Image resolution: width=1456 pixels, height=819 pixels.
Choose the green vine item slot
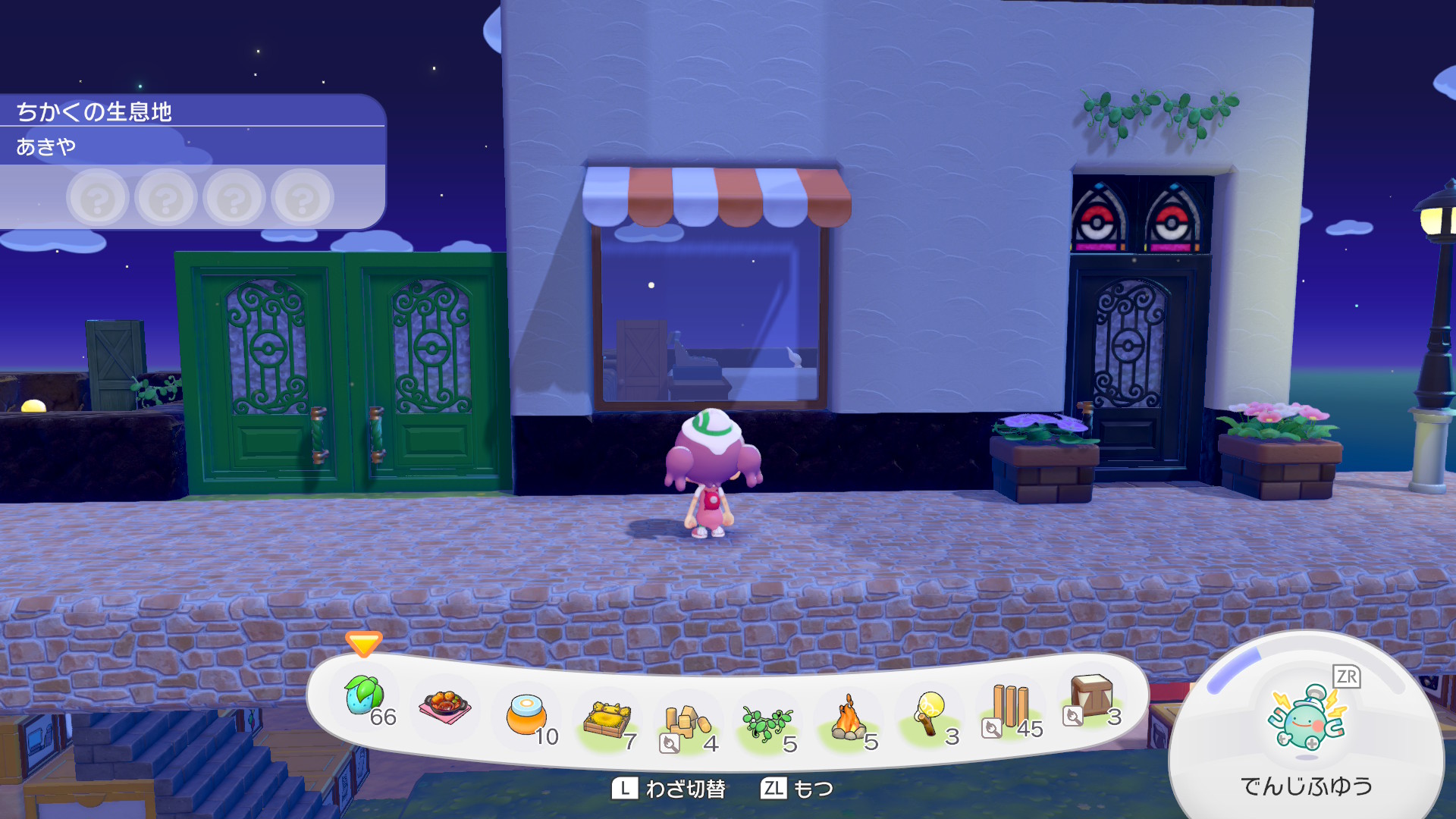point(767,723)
